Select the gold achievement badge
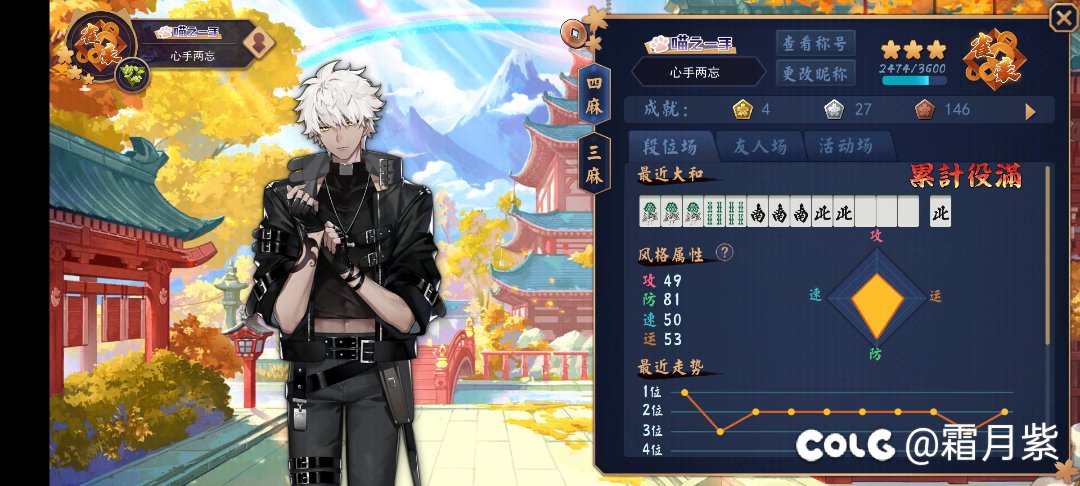The width and height of the screenshot is (1080, 486). 741,109
